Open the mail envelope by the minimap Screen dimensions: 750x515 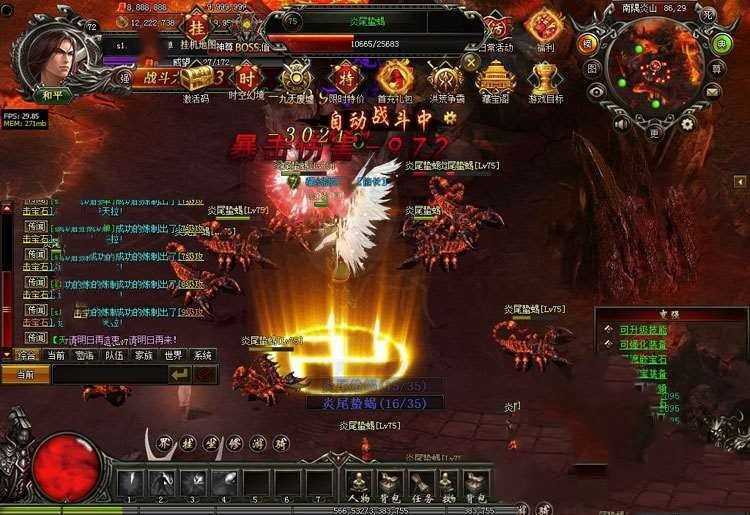click(713, 91)
